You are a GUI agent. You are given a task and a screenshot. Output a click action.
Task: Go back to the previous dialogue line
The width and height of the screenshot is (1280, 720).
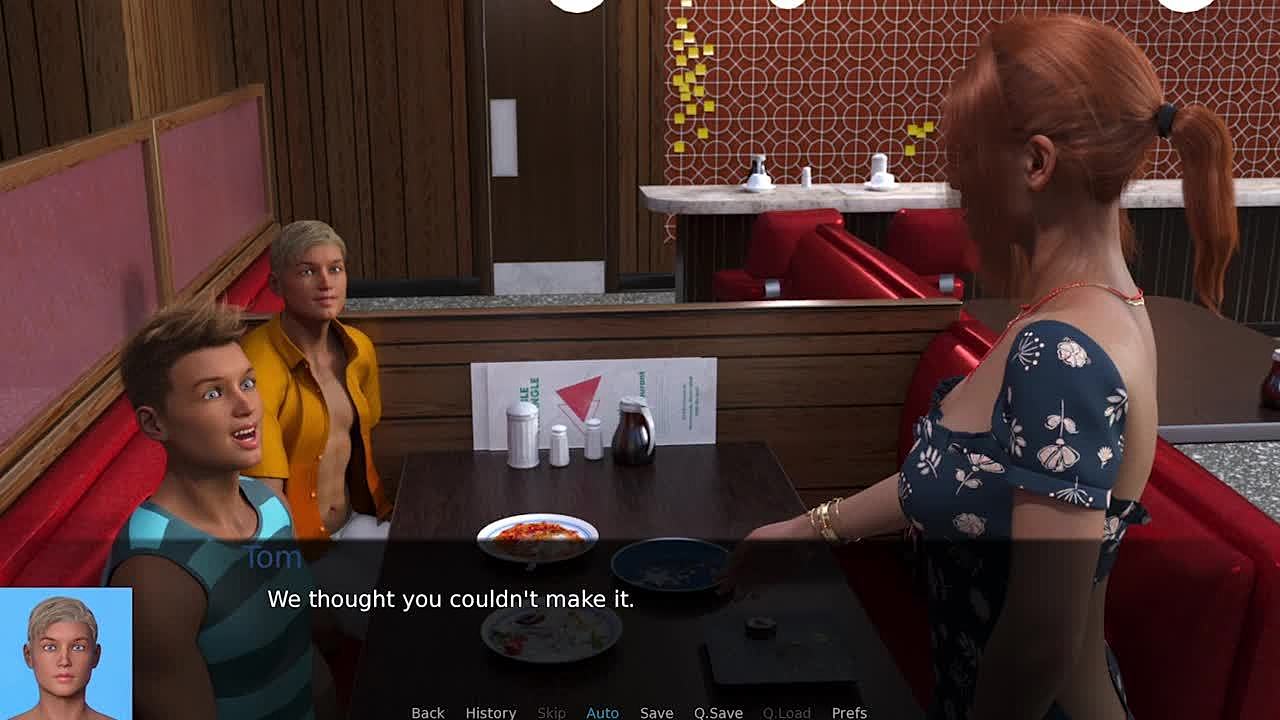click(x=427, y=712)
